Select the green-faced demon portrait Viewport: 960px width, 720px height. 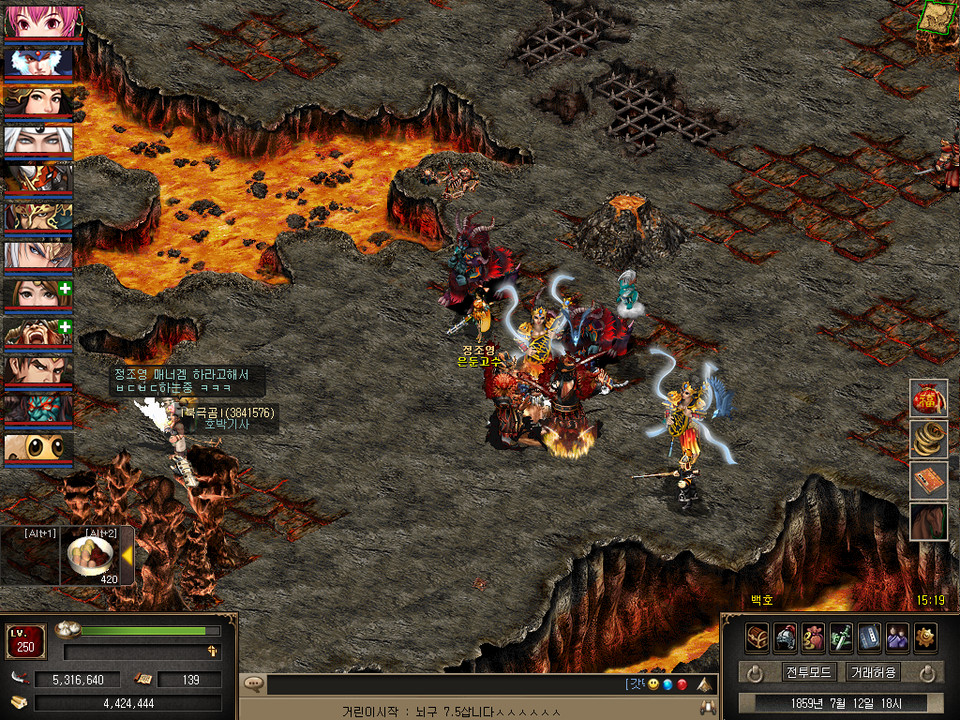coord(38,409)
